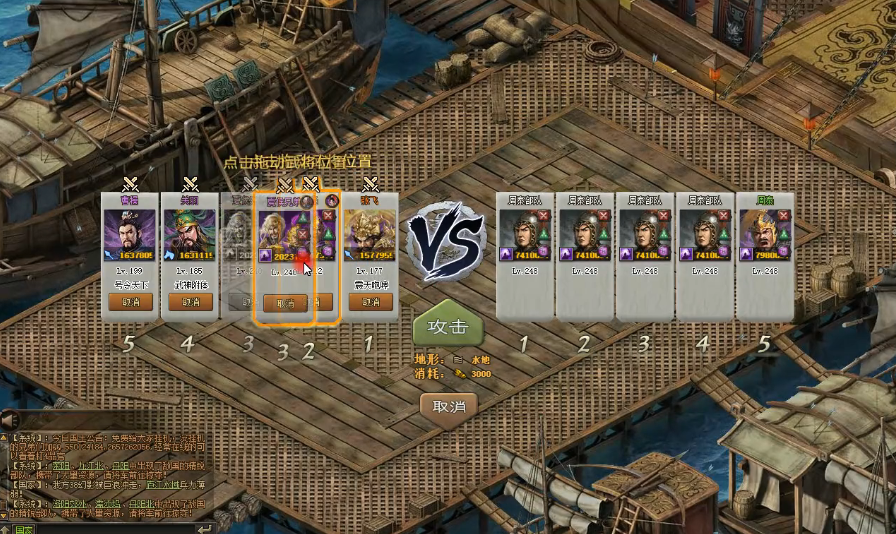Cancel the Lv.199 hero 号令天下
This screenshot has width=896, height=534.
tap(131, 301)
